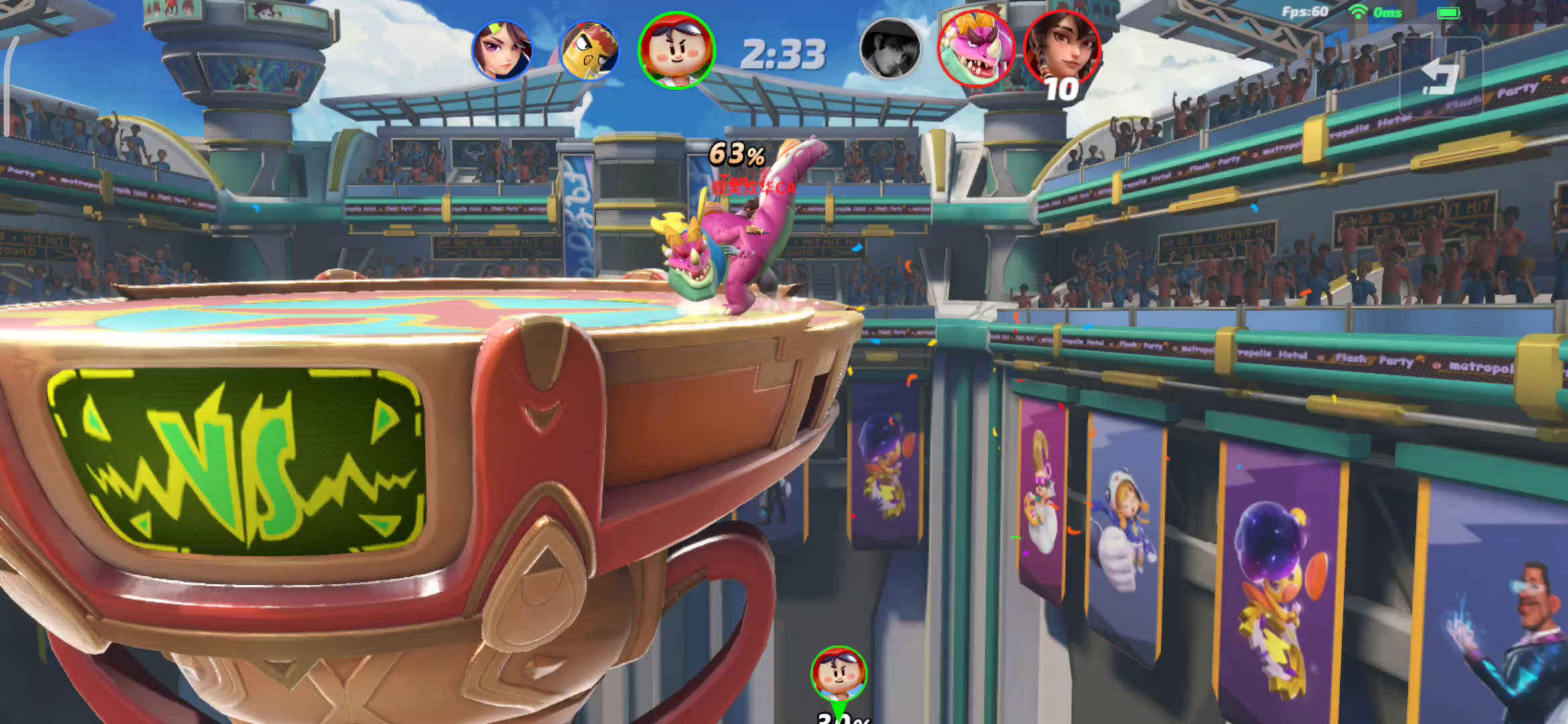Select the yellow chicken player portrait
The height and width of the screenshot is (724, 1568).
point(589,50)
